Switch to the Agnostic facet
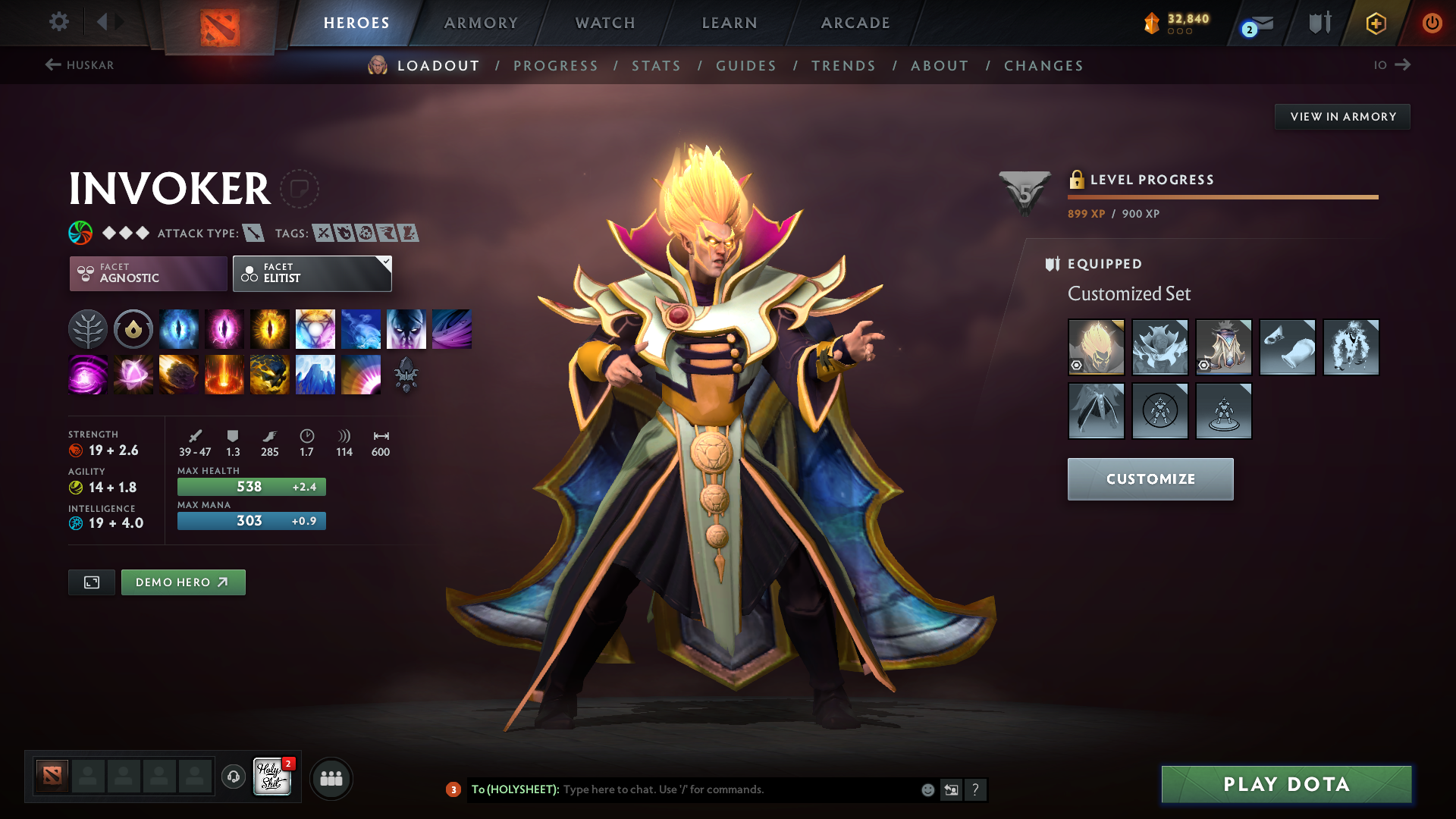Screen dimensions: 1456x819 point(147,273)
